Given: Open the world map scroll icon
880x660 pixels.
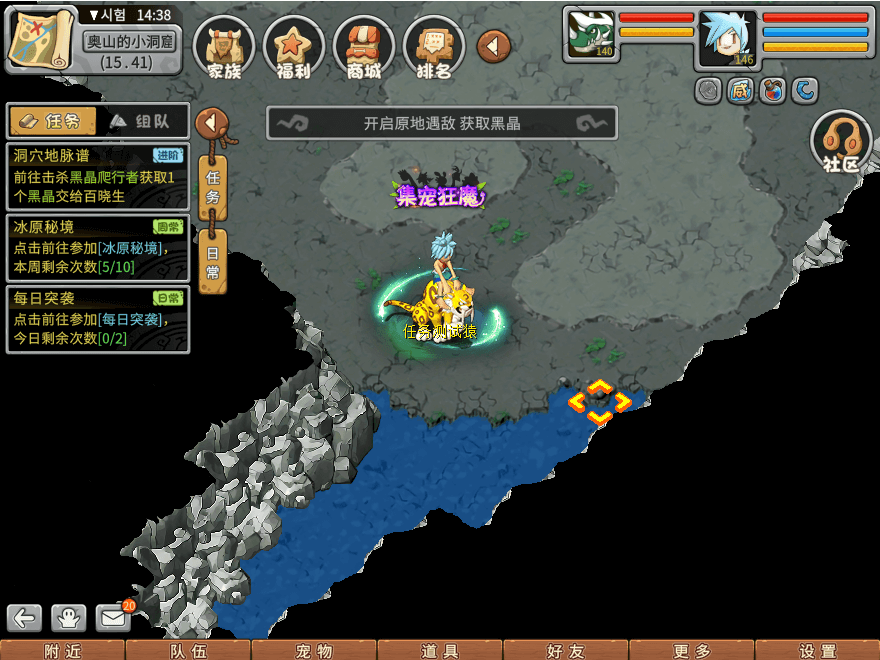Looking at the screenshot, I should (40, 38).
